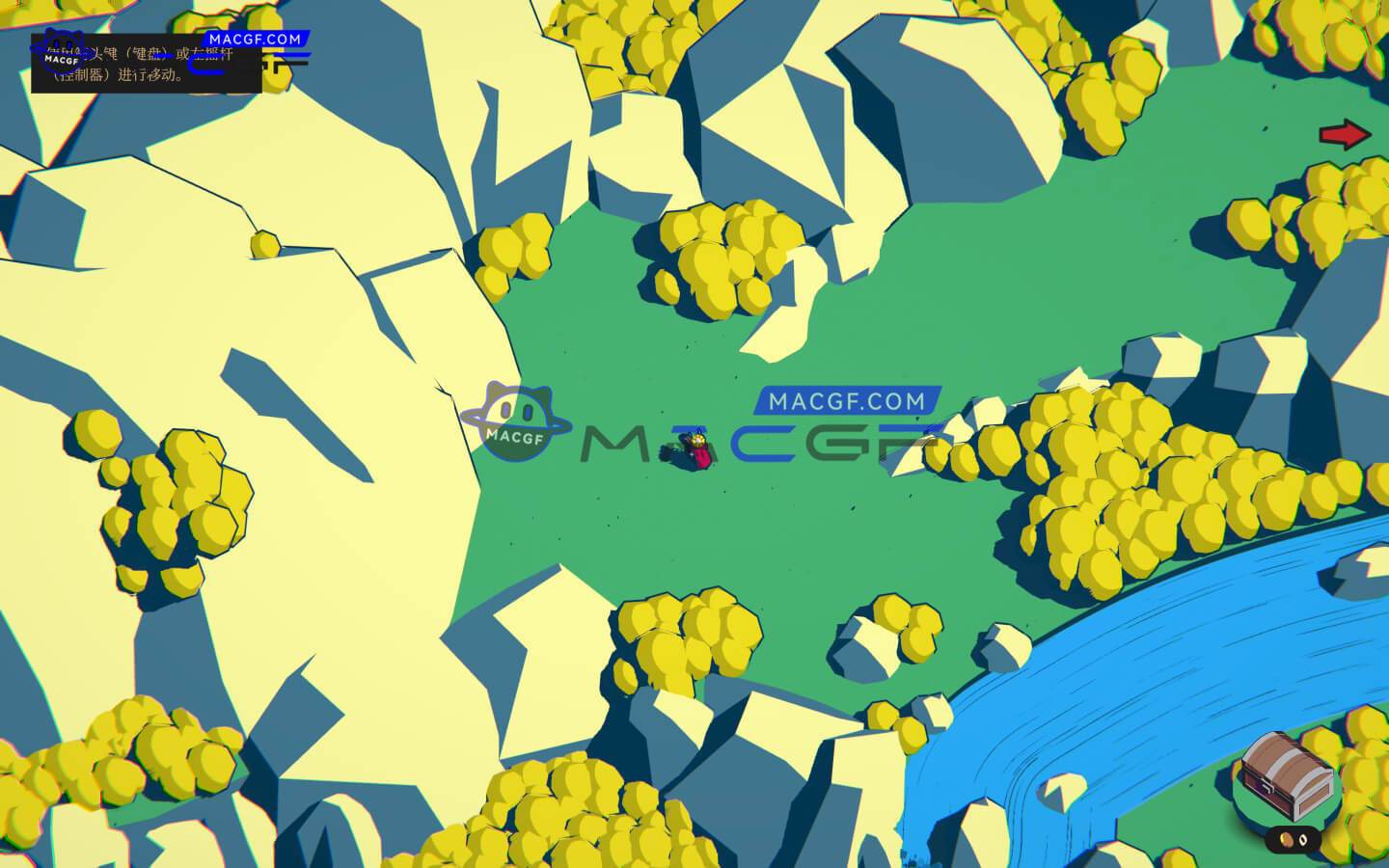
Task: Click the coin icon below the chest
Action: [1286, 839]
